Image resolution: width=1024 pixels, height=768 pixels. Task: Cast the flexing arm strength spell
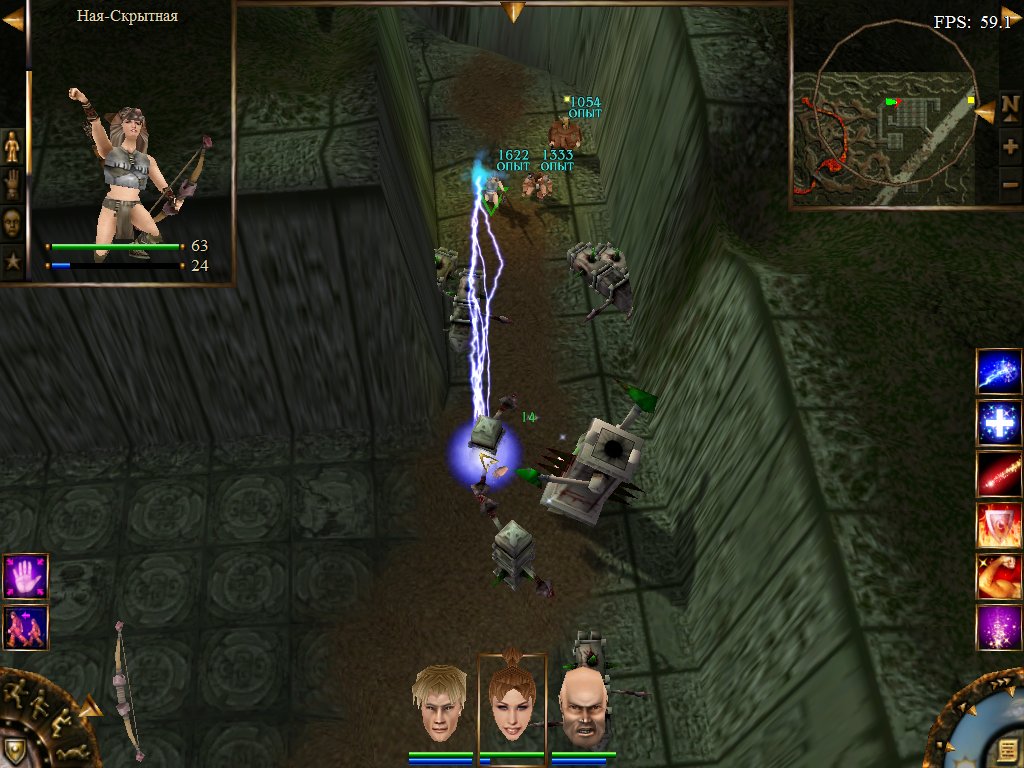pyautogui.click(x=999, y=577)
